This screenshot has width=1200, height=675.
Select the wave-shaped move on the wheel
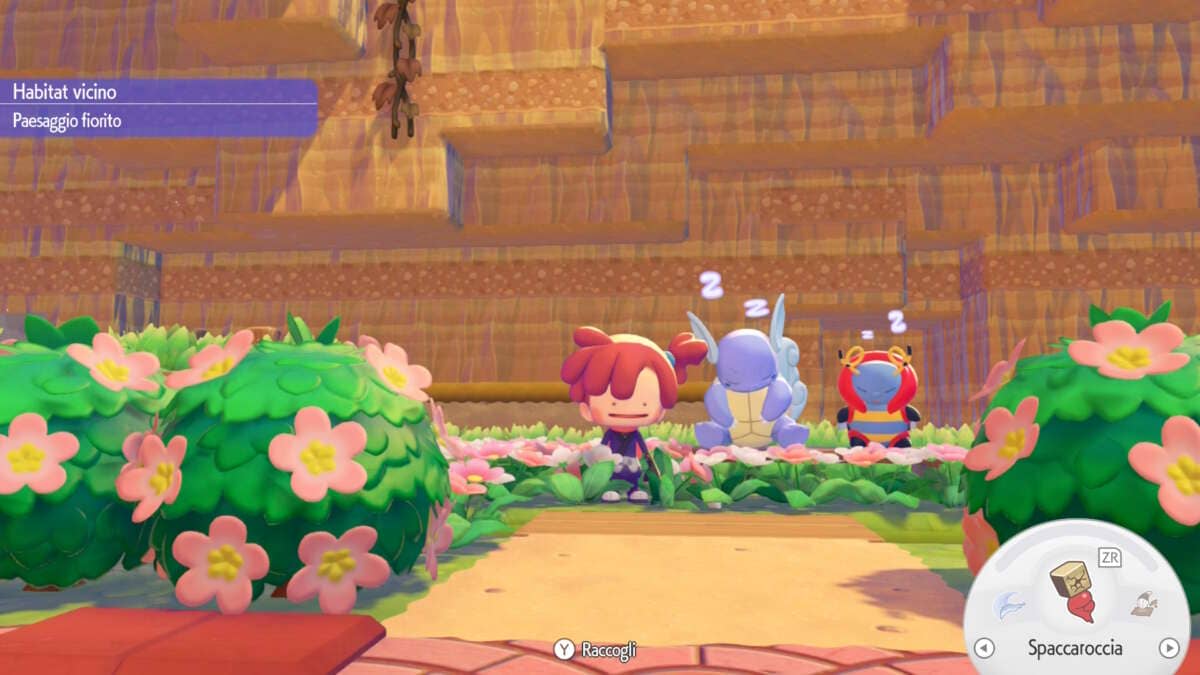coord(1008,604)
